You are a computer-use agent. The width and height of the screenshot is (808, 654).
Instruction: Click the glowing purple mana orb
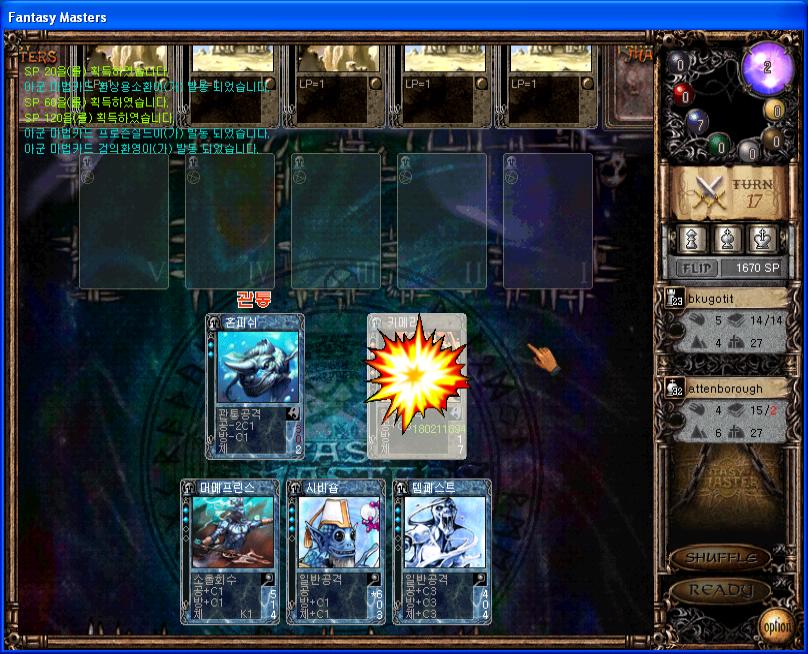point(767,68)
